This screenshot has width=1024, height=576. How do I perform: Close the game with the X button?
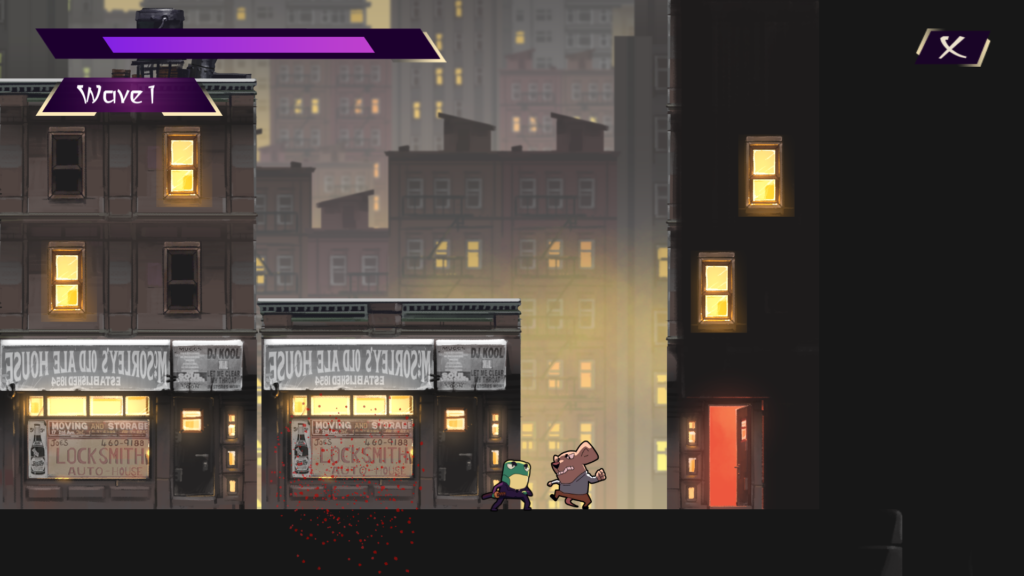point(953,48)
